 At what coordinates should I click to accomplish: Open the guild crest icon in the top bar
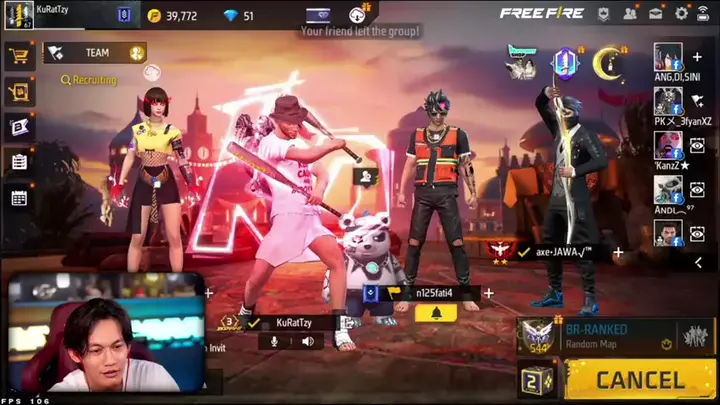[x=124, y=15]
